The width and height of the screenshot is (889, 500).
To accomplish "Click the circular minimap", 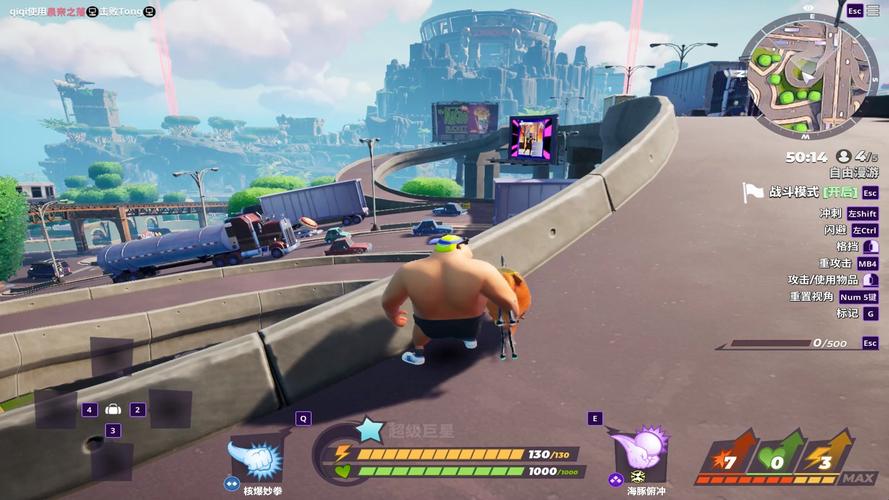I will point(809,77).
